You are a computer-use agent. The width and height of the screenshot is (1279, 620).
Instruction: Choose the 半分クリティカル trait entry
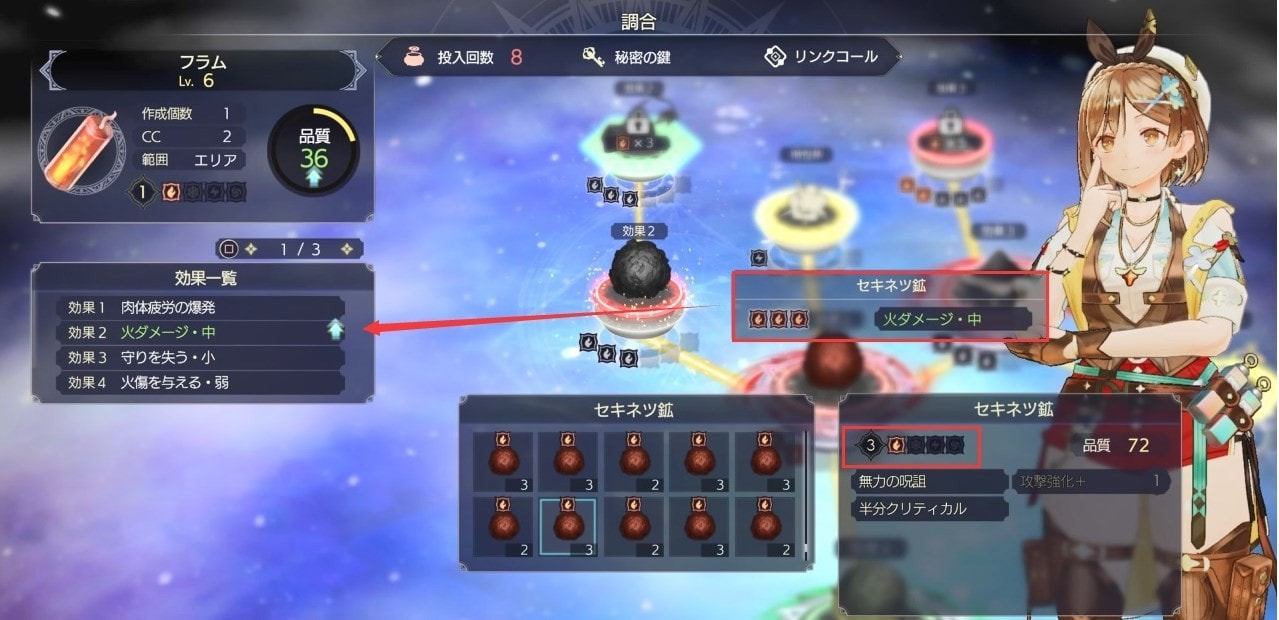[x=927, y=509]
